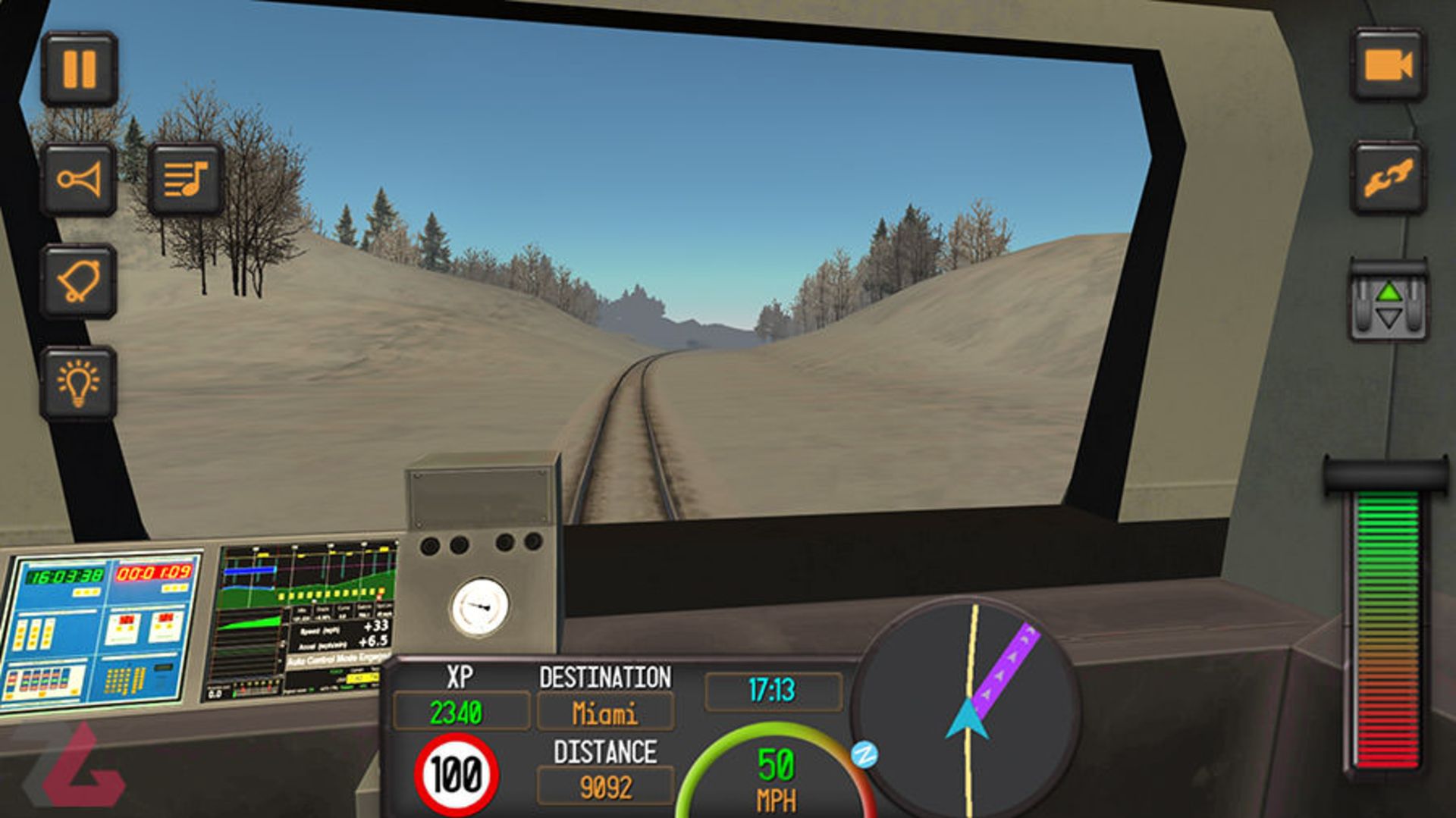Switch camera view with the camera button
The width and height of the screenshot is (1456, 818).
[1387, 65]
